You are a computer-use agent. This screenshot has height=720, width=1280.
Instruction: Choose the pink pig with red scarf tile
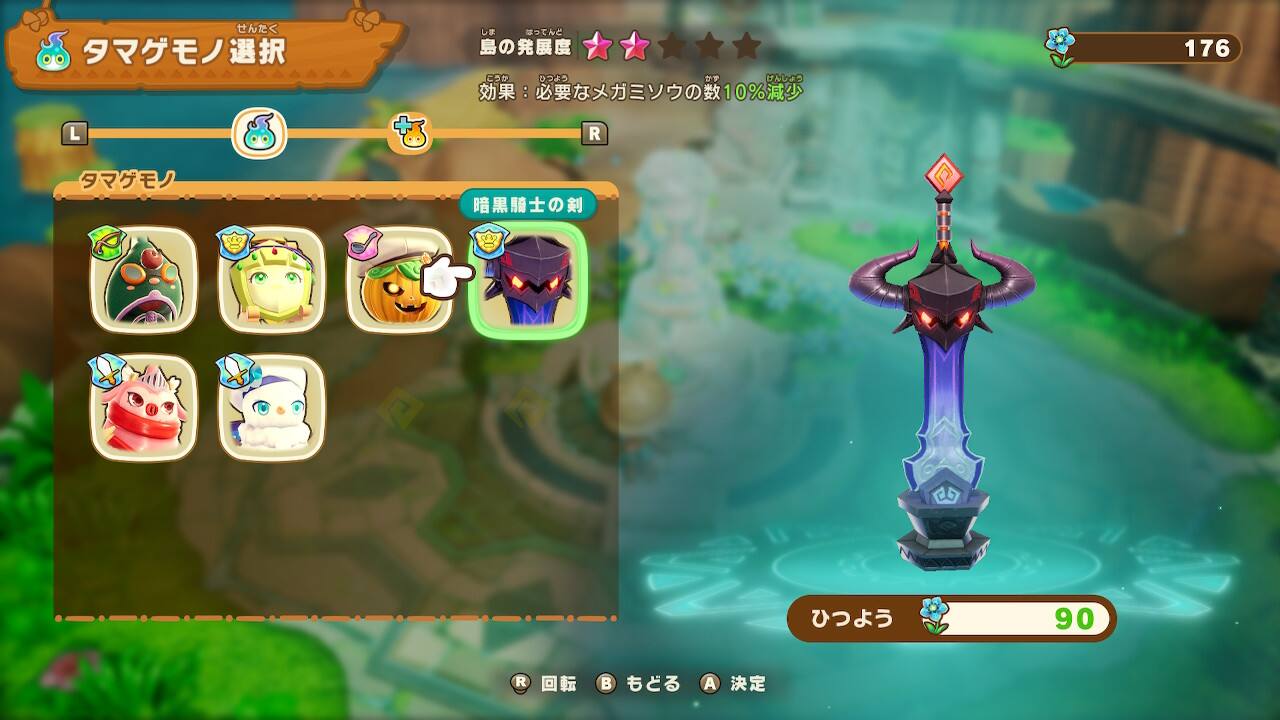click(x=143, y=408)
